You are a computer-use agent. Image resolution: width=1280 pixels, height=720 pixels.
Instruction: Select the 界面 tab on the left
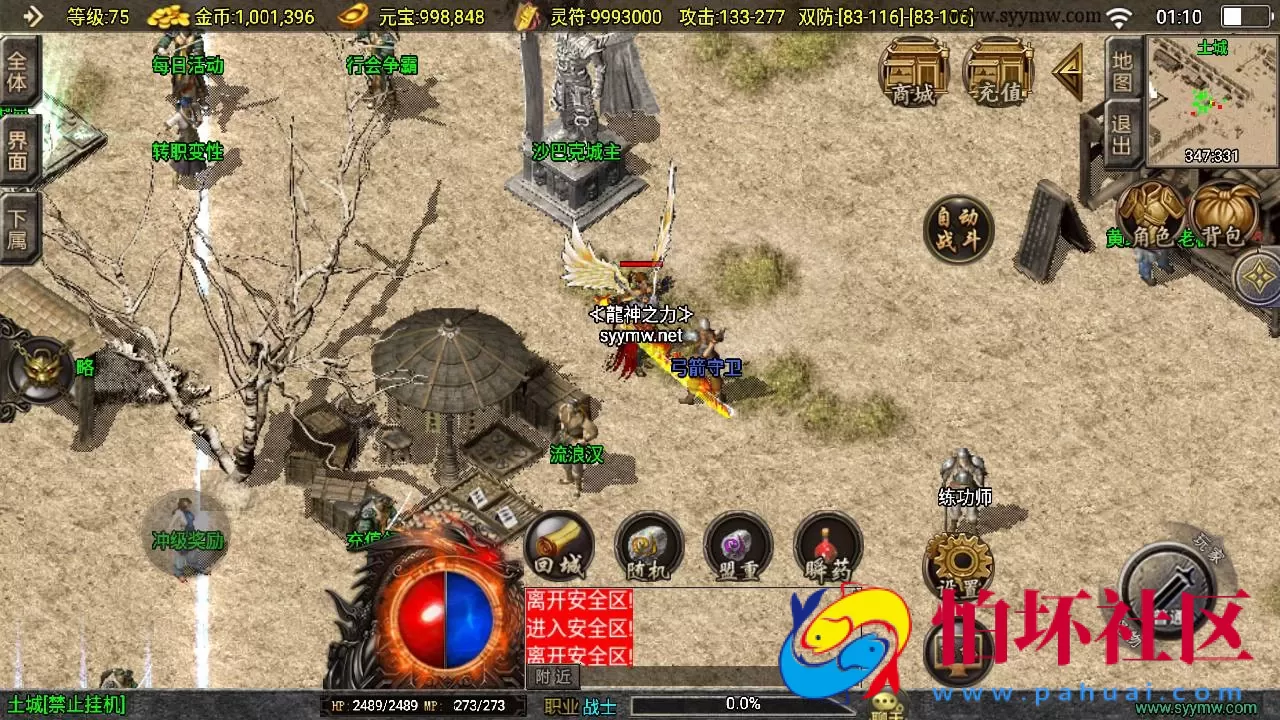18,152
